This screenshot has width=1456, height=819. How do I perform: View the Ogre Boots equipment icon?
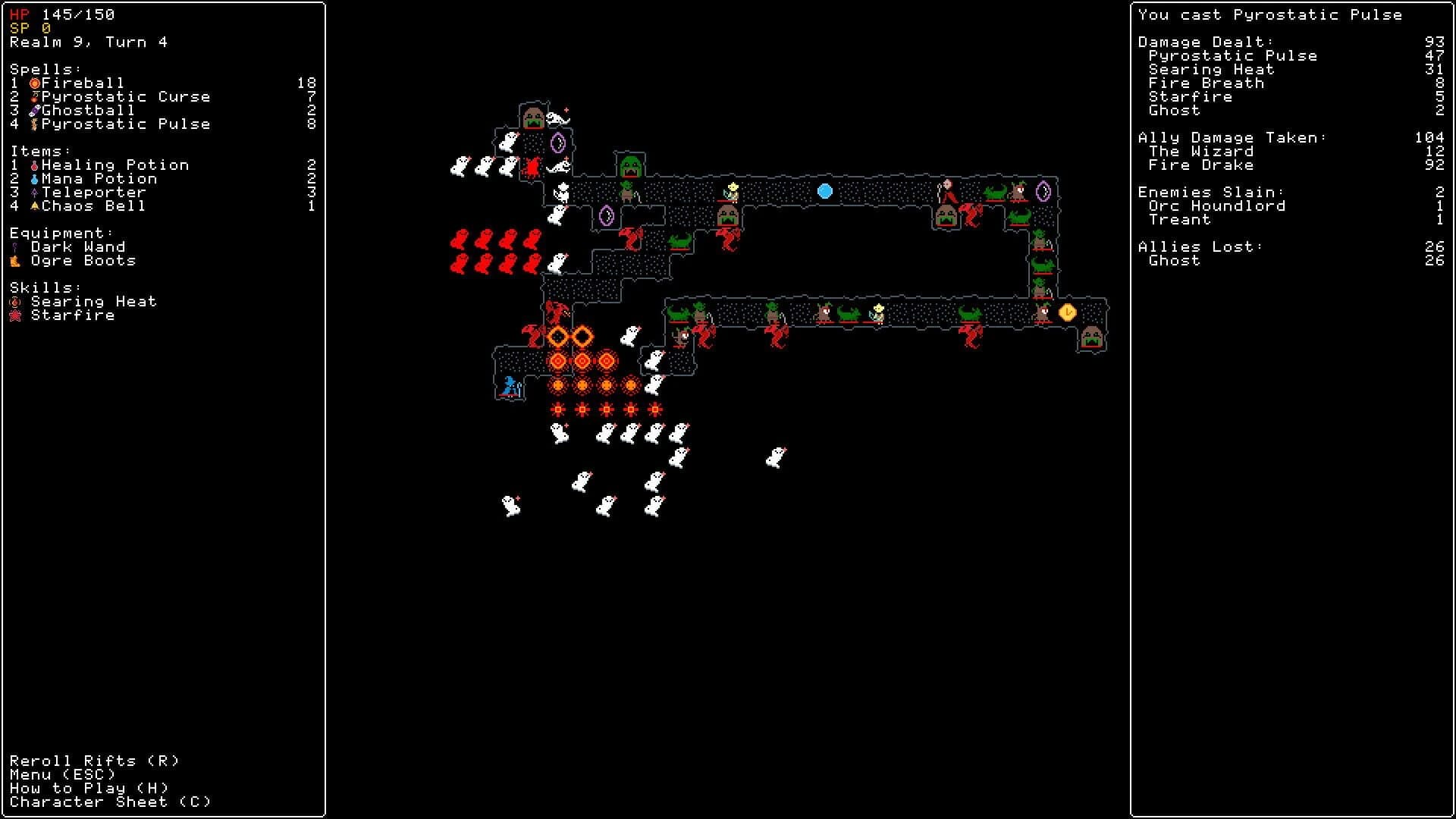(14, 260)
